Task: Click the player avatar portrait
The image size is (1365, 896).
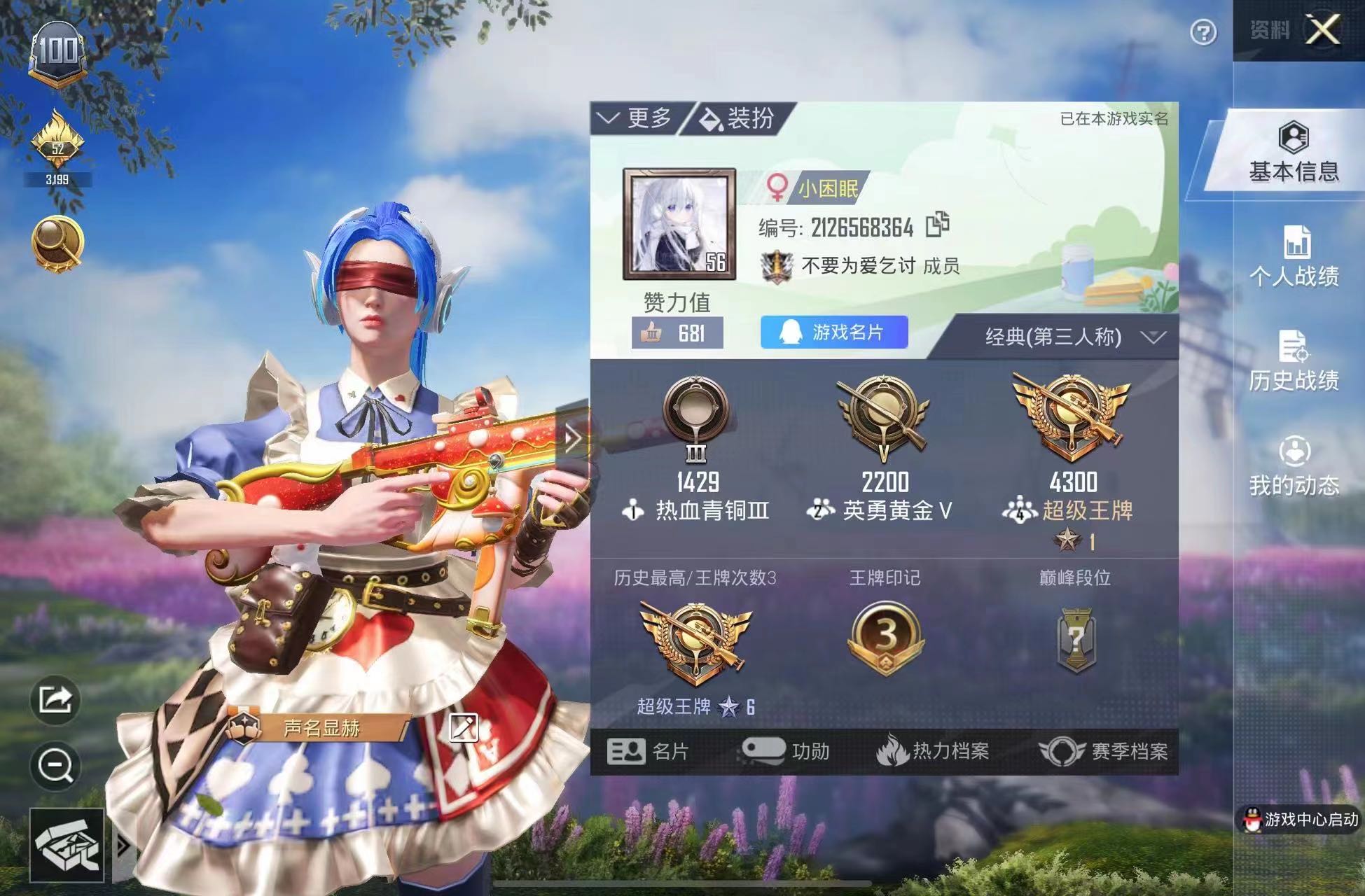Action: (x=679, y=224)
